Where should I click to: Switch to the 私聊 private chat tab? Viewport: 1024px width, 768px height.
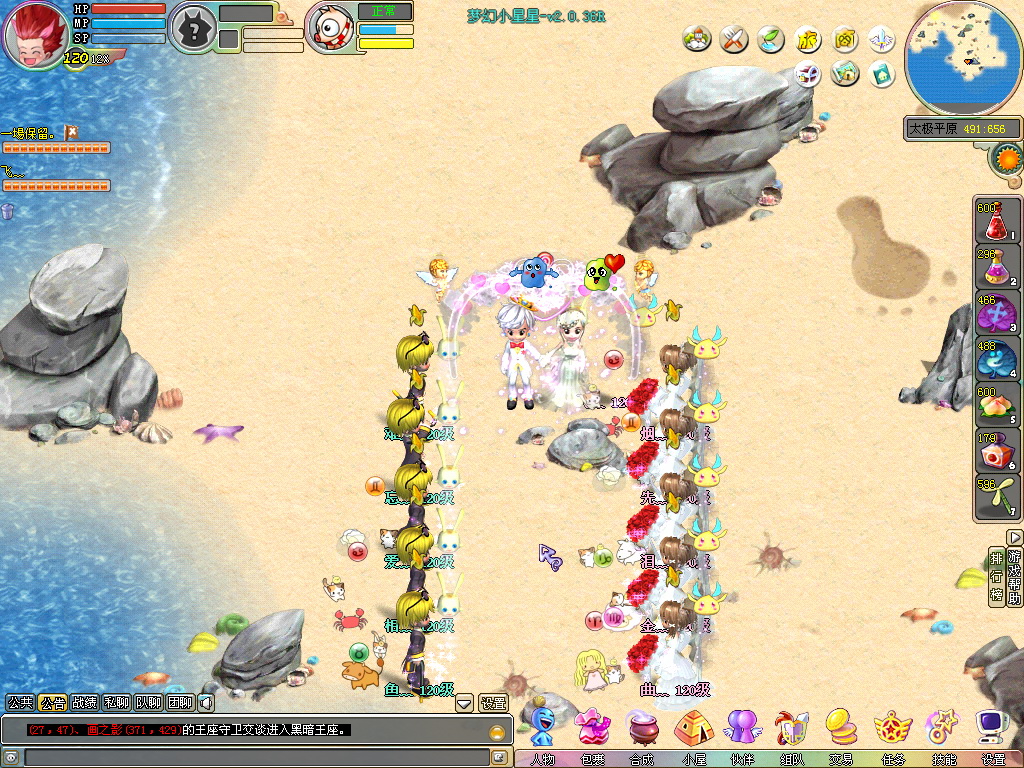click(x=117, y=703)
